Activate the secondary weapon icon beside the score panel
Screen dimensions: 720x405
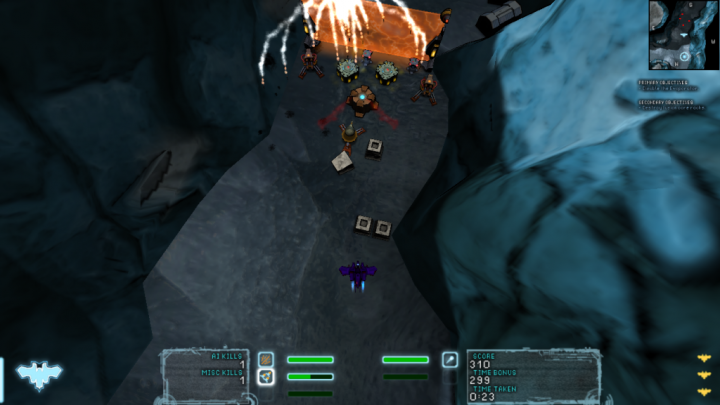(450, 359)
